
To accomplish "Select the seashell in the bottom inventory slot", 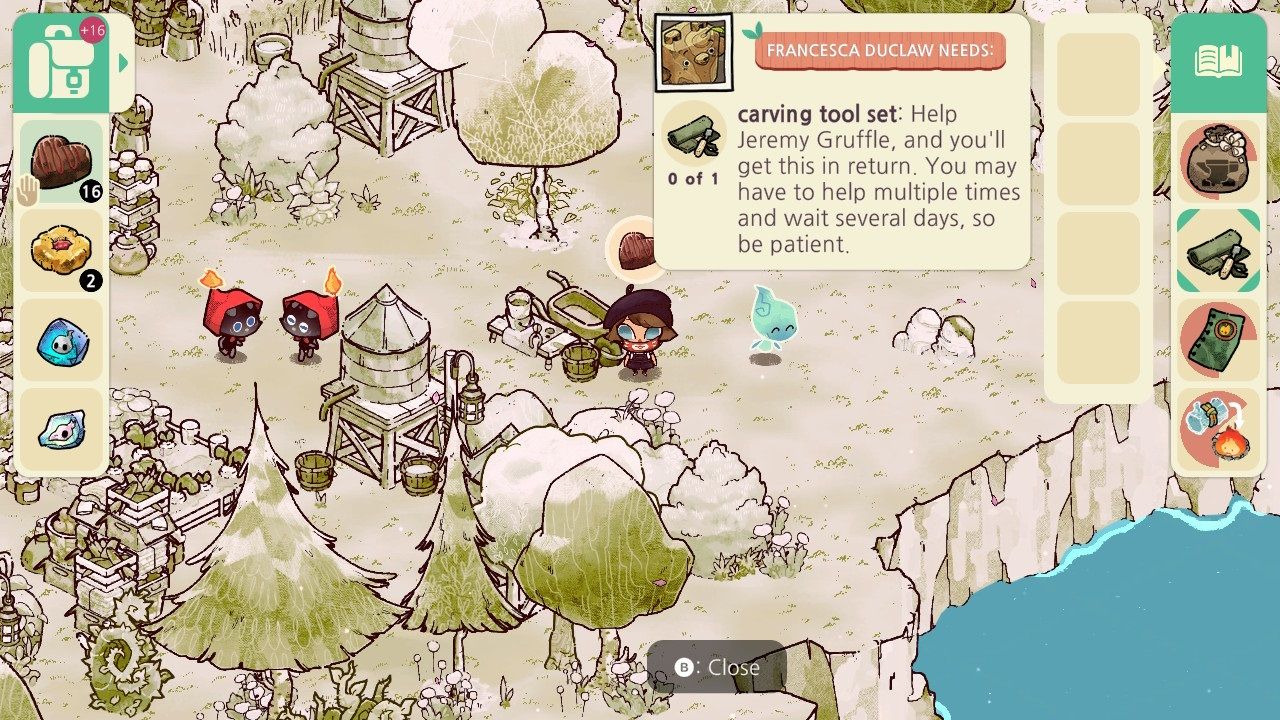I will (62, 432).
